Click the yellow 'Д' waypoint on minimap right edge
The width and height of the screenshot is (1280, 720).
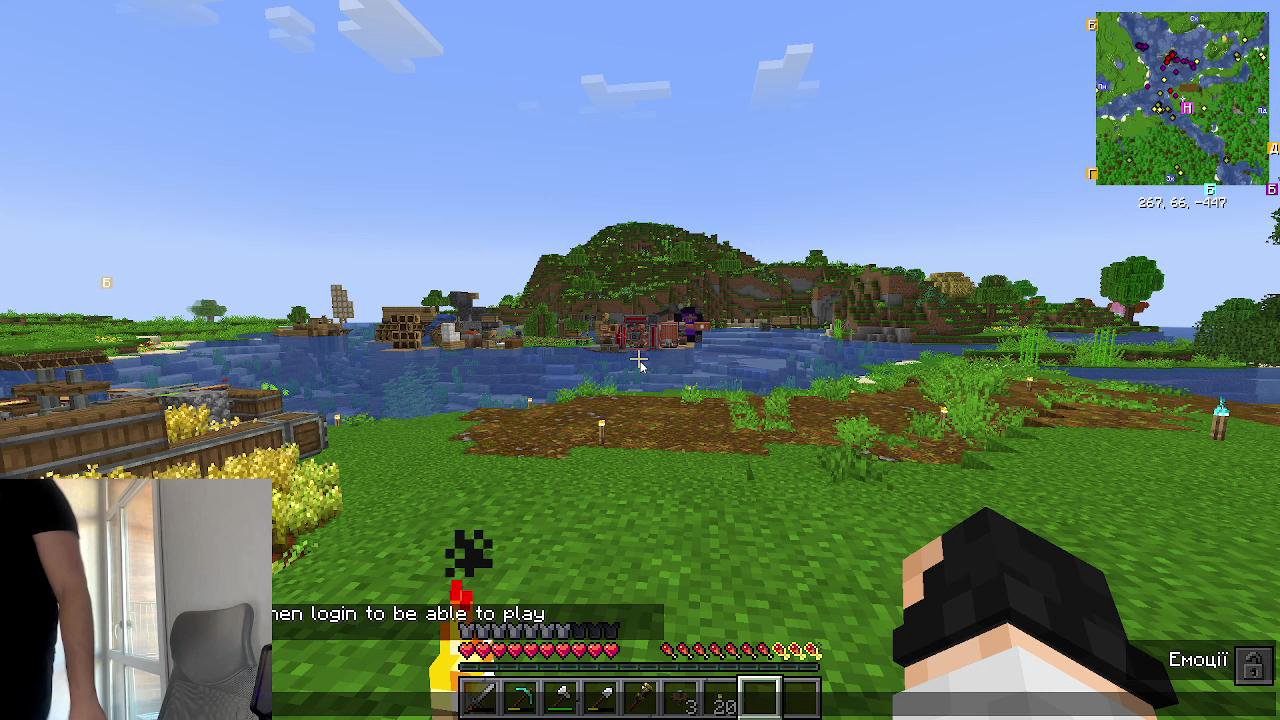pyautogui.click(x=1275, y=147)
